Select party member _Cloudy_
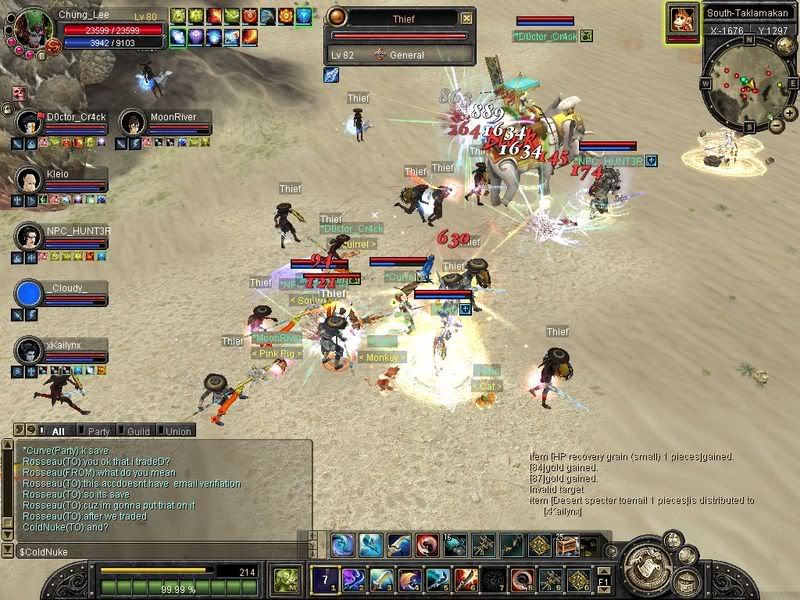Image resolution: width=800 pixels, height=600 pixels. 30,294
